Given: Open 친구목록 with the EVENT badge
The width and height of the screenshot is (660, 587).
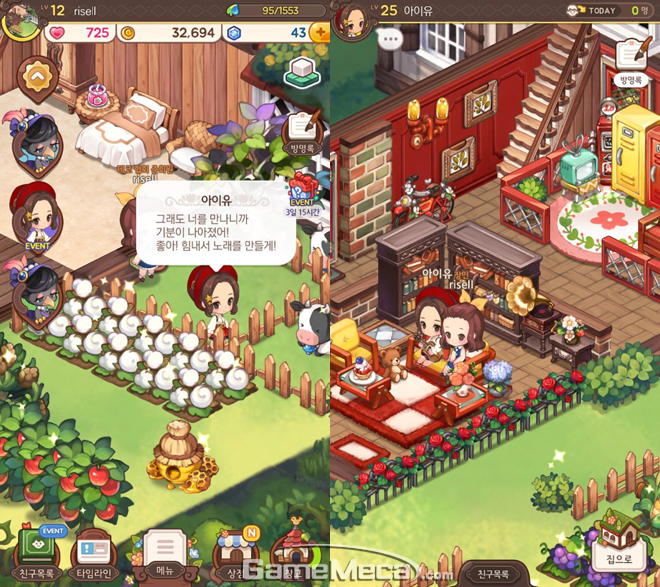Looking at the screenshot, I should pyautogui.click(x=36, y=553).
